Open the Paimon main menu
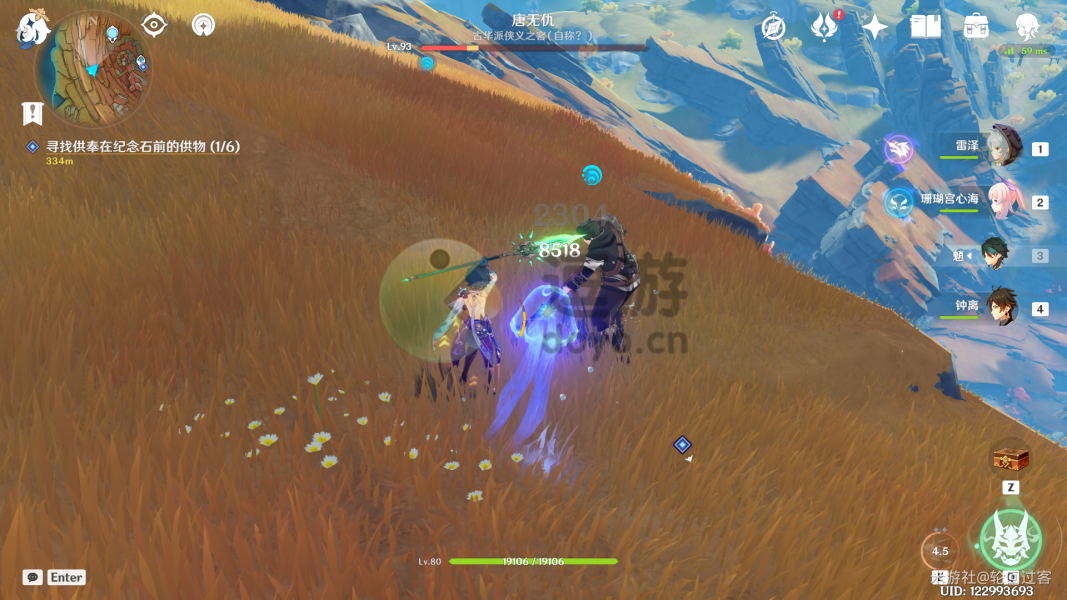Image resolution: width=1067 pixels, height=600 pixels. [x=33, y=29]
